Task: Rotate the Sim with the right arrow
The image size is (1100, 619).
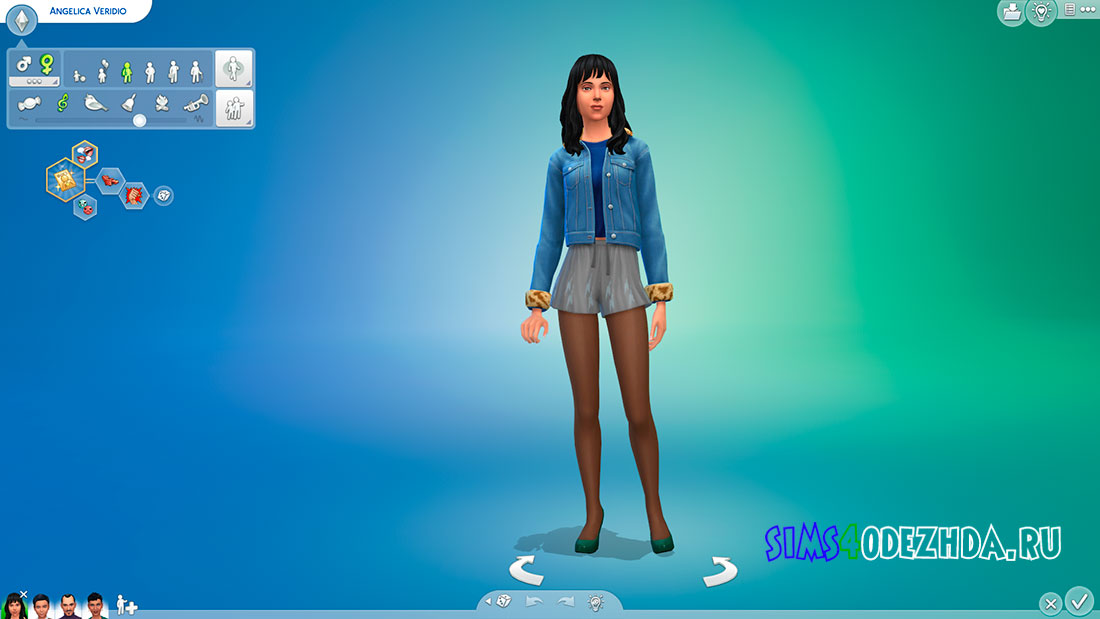Action: (719, 571)
